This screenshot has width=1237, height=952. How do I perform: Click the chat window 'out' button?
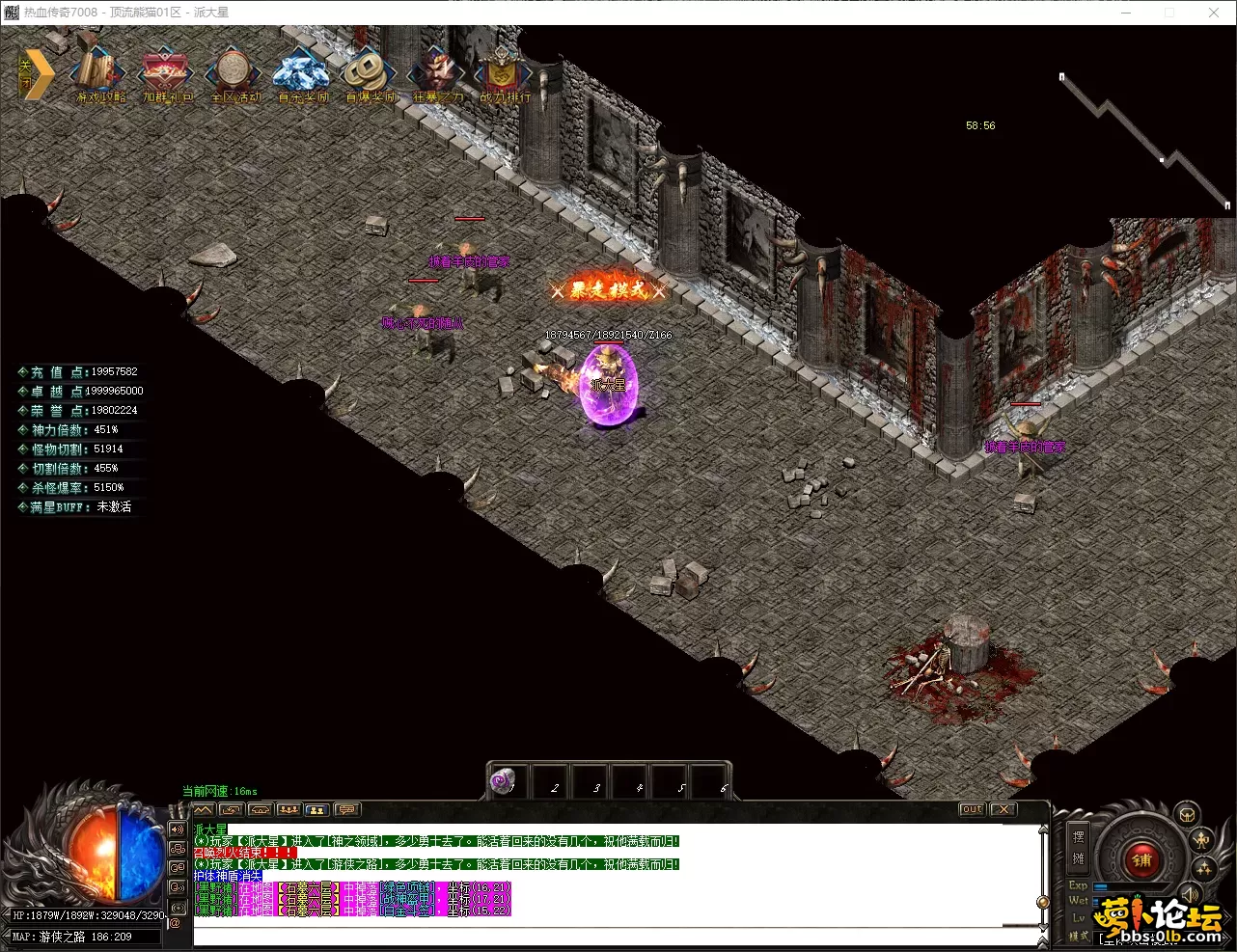pyautogui.click(x=972, y=809)
